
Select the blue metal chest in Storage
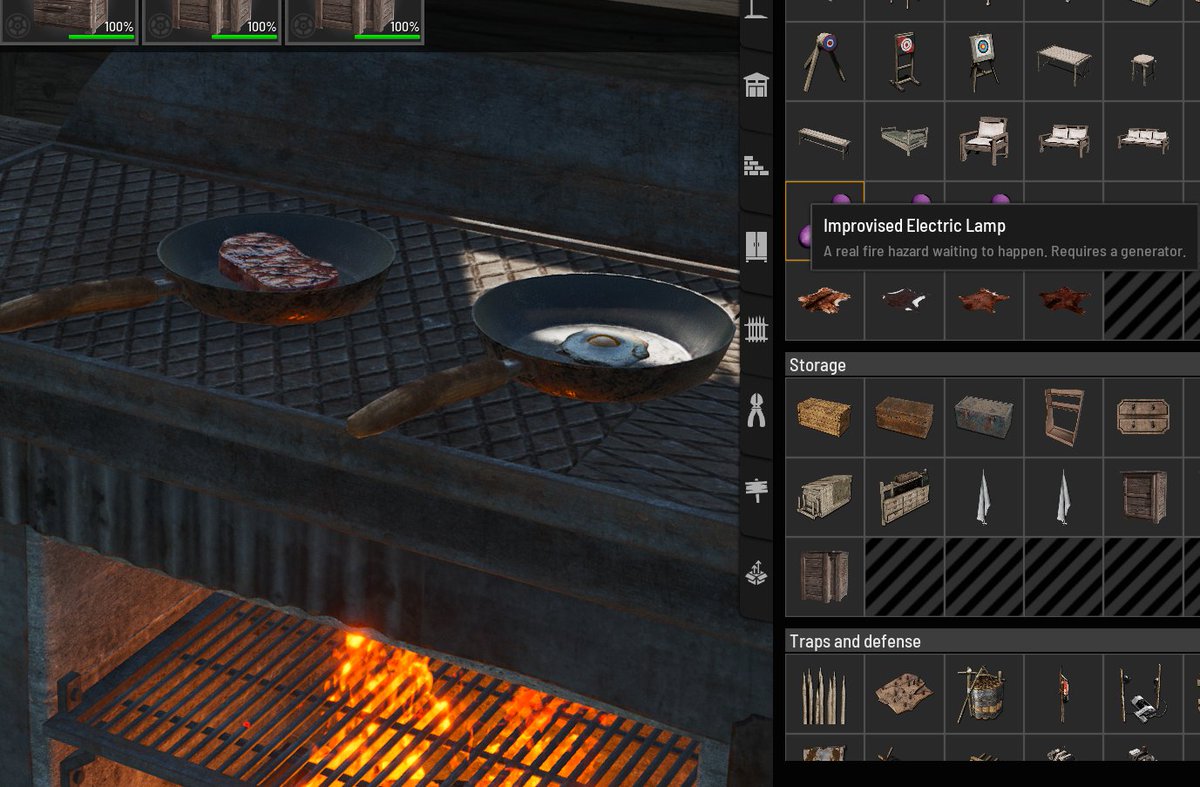(x=984, y=417)
